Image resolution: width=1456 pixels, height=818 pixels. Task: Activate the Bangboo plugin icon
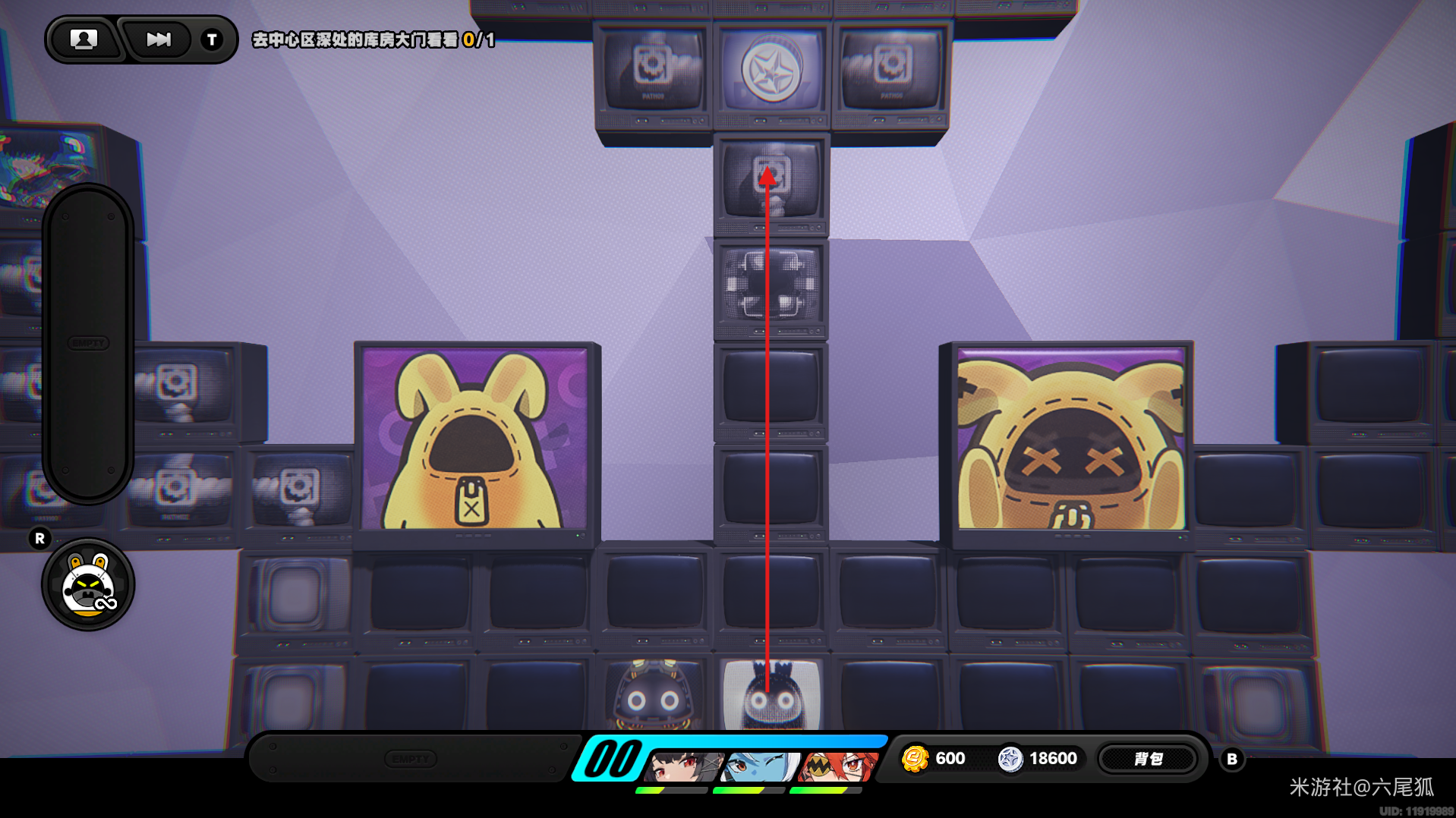coord(88,585)
